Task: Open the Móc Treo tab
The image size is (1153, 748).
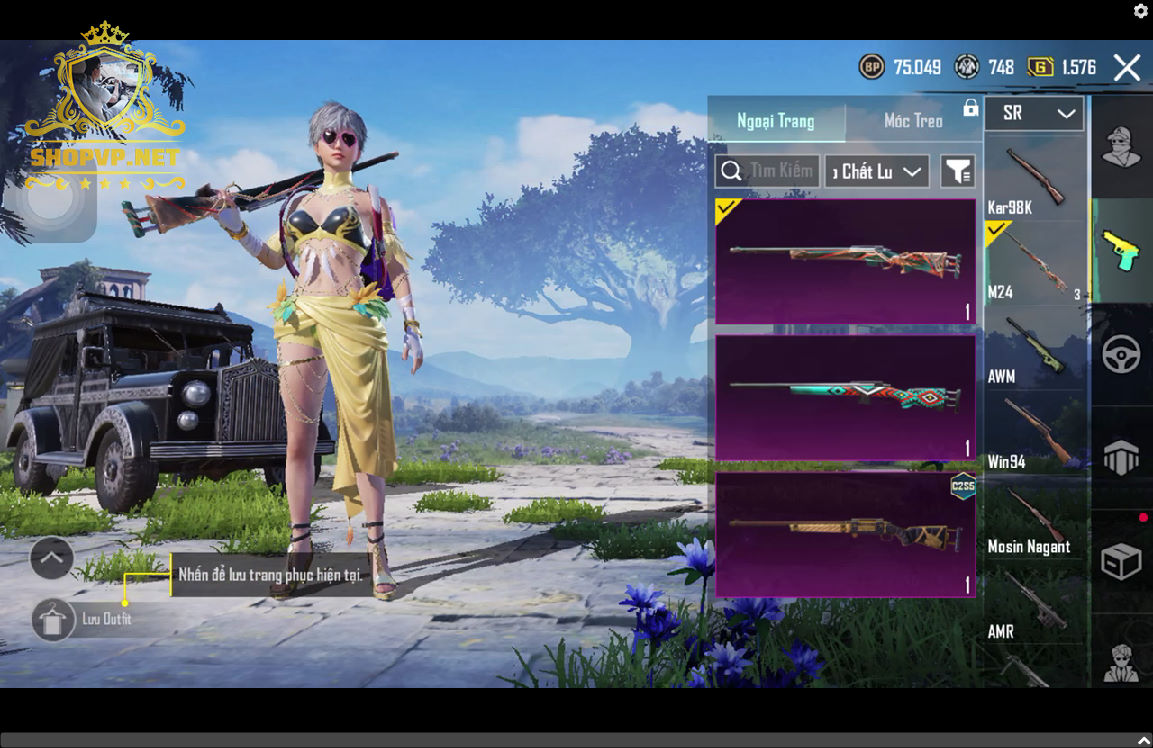Action: coord(913,121)
